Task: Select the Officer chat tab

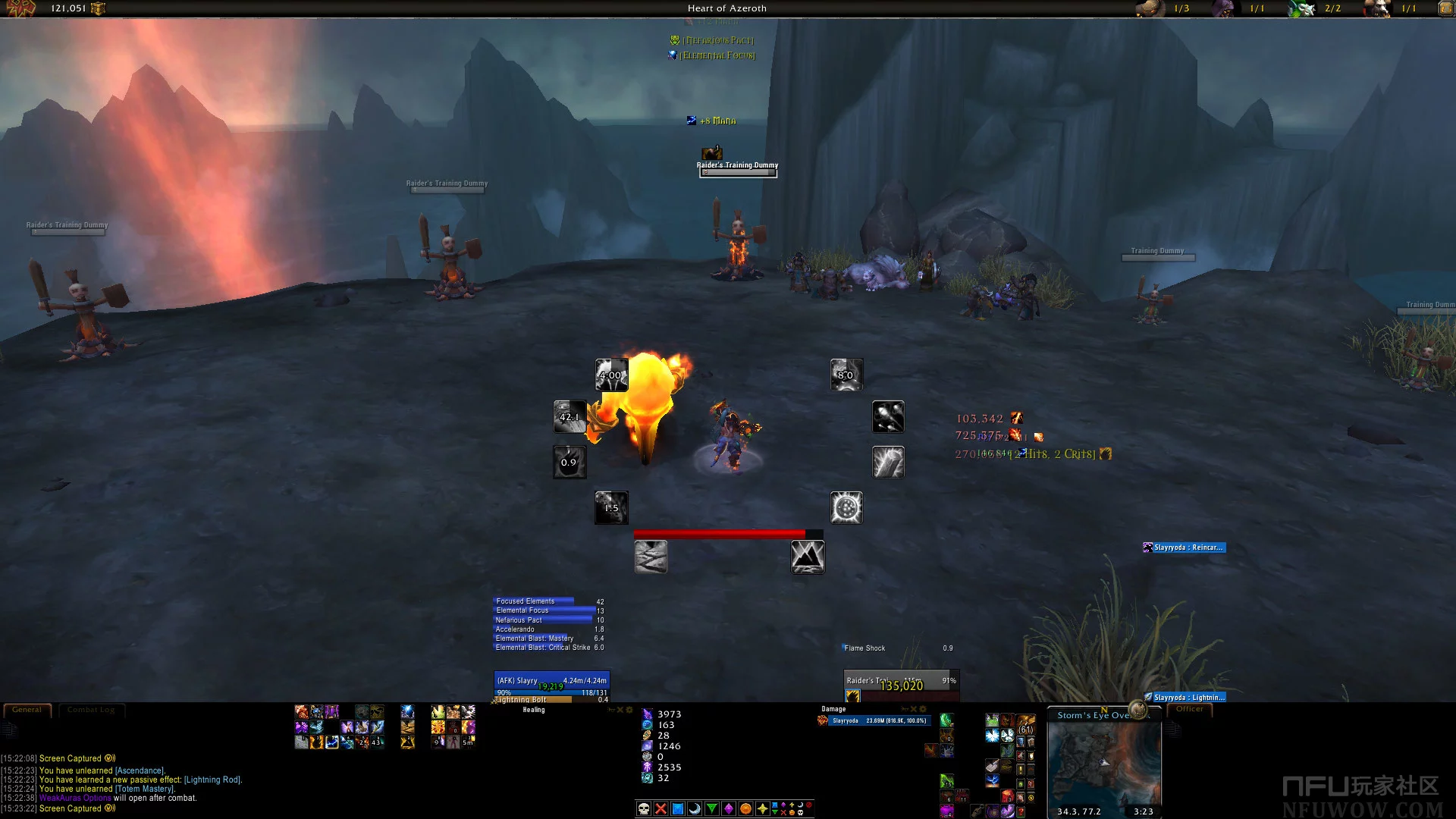Action: click(1189, 709)
